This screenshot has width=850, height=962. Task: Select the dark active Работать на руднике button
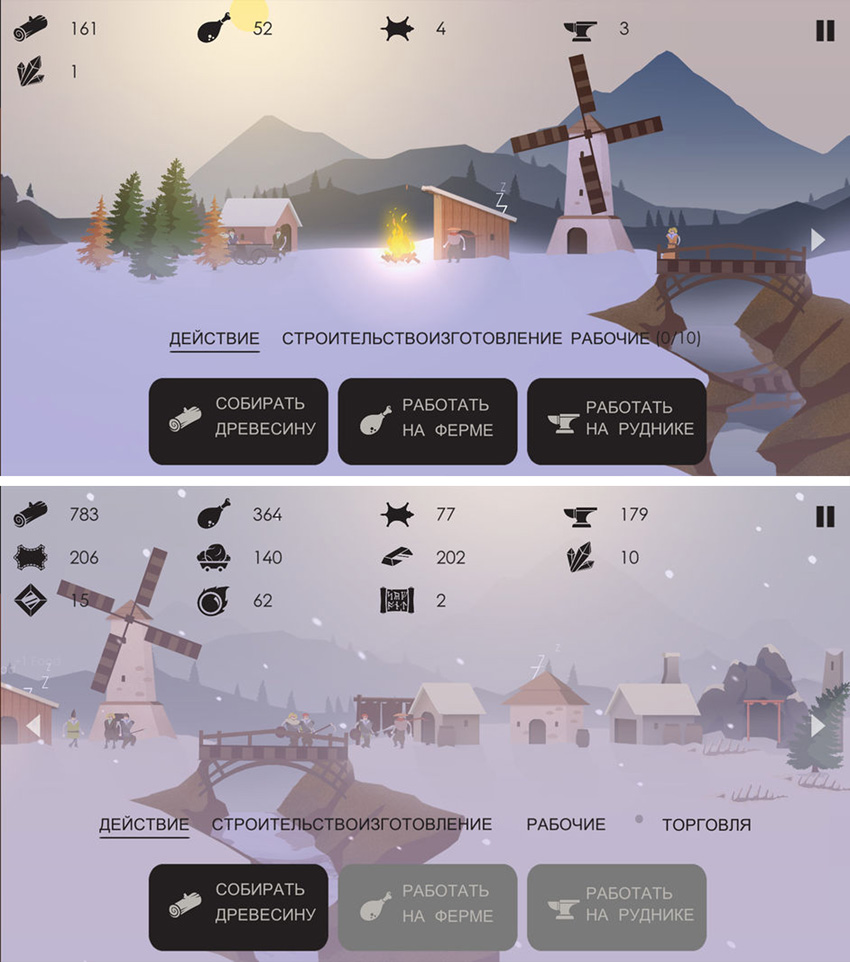click(617, 420)
